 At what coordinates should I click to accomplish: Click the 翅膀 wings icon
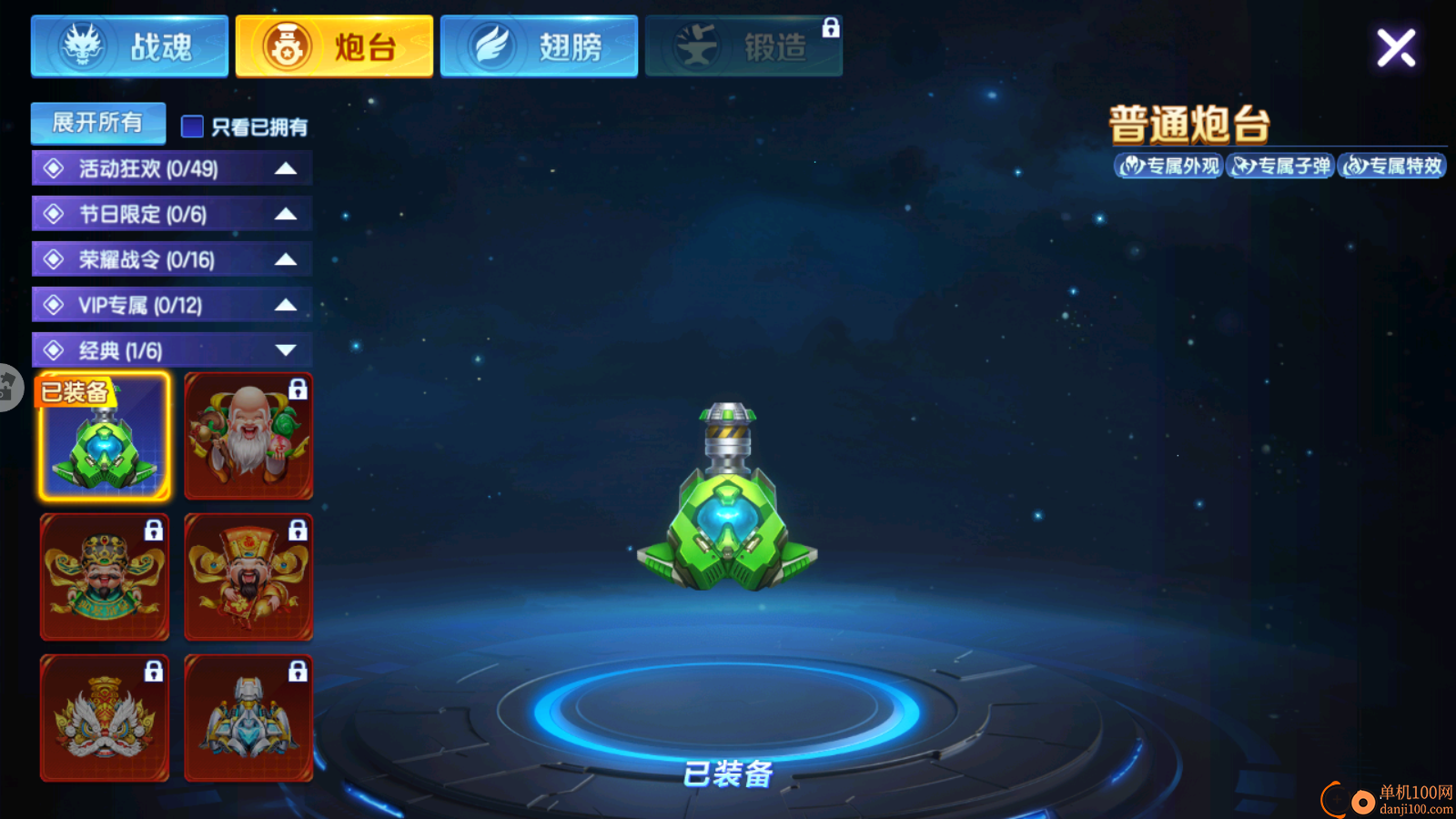491,47
